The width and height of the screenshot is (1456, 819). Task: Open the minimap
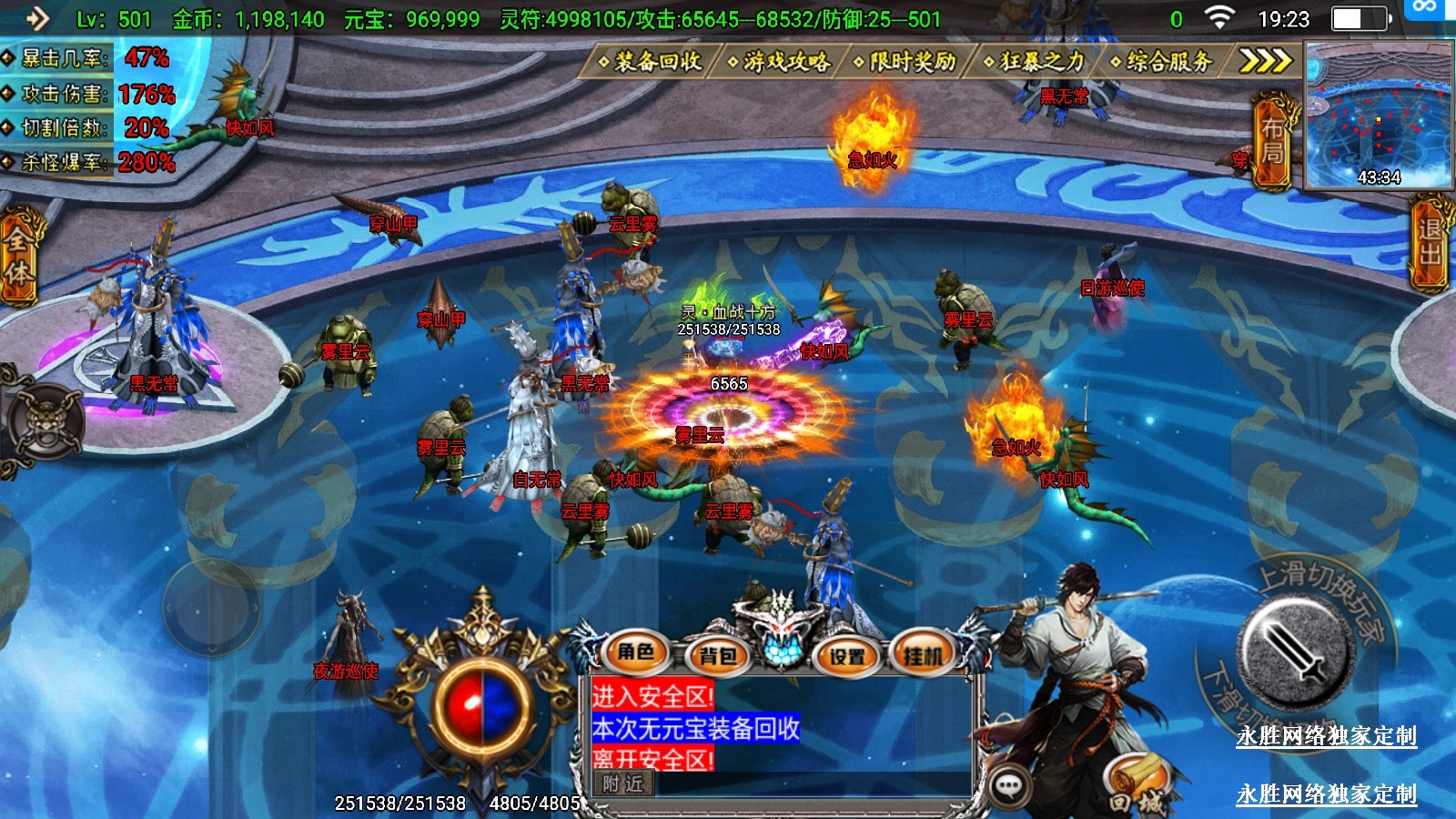(x=1378, y=116)
